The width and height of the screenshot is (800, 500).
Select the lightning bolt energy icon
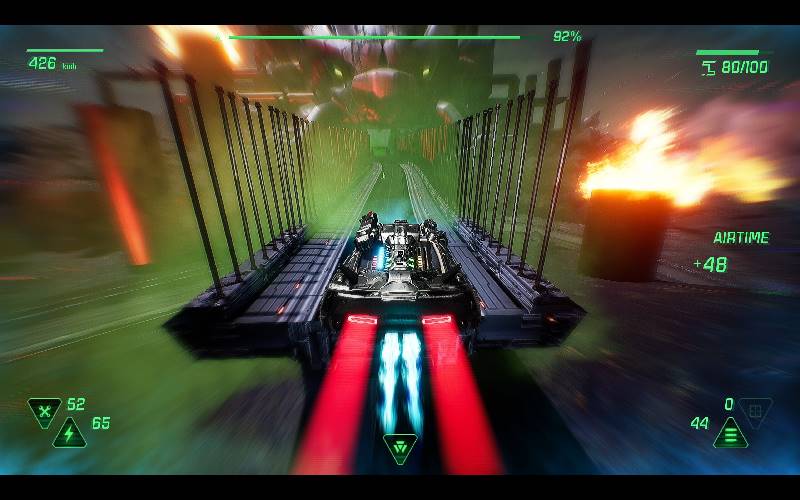pos(69,432)
